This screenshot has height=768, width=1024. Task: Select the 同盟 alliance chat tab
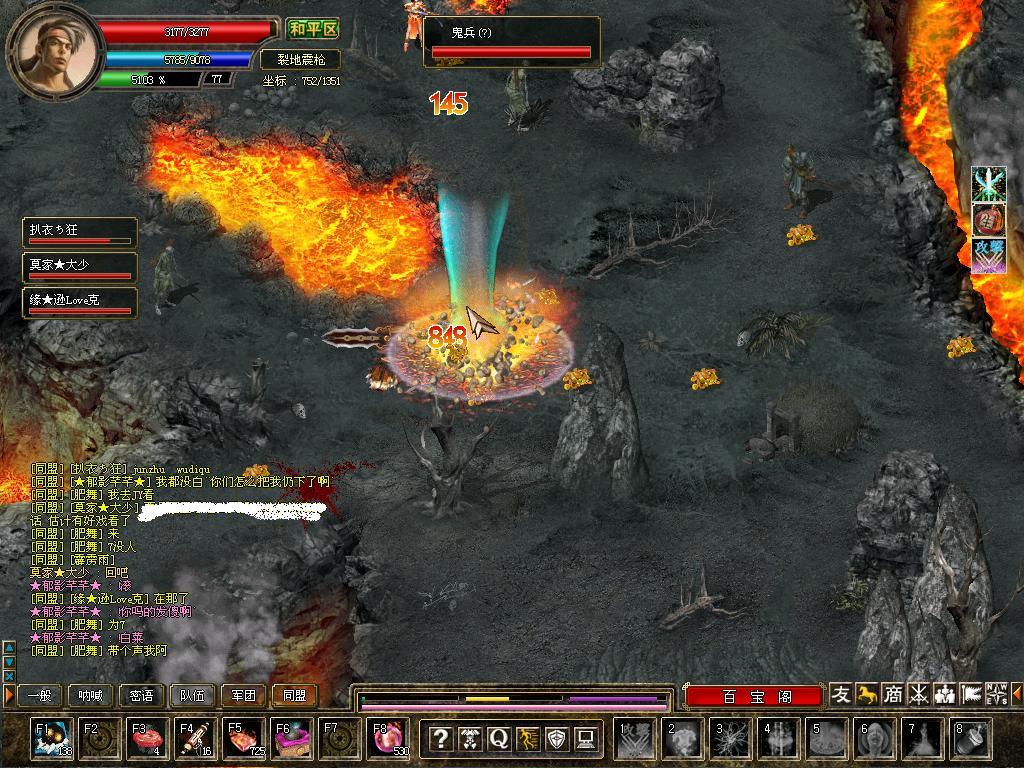point(294,695)
